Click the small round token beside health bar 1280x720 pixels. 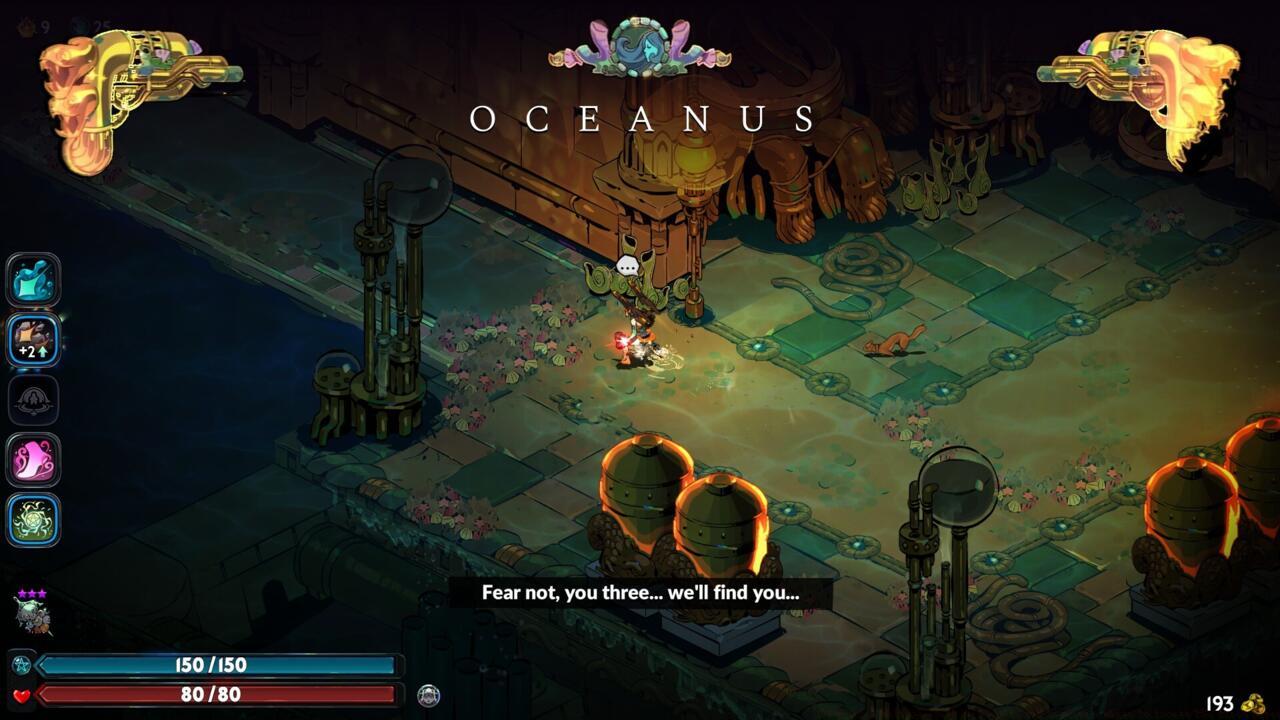[x=429, y=695]
